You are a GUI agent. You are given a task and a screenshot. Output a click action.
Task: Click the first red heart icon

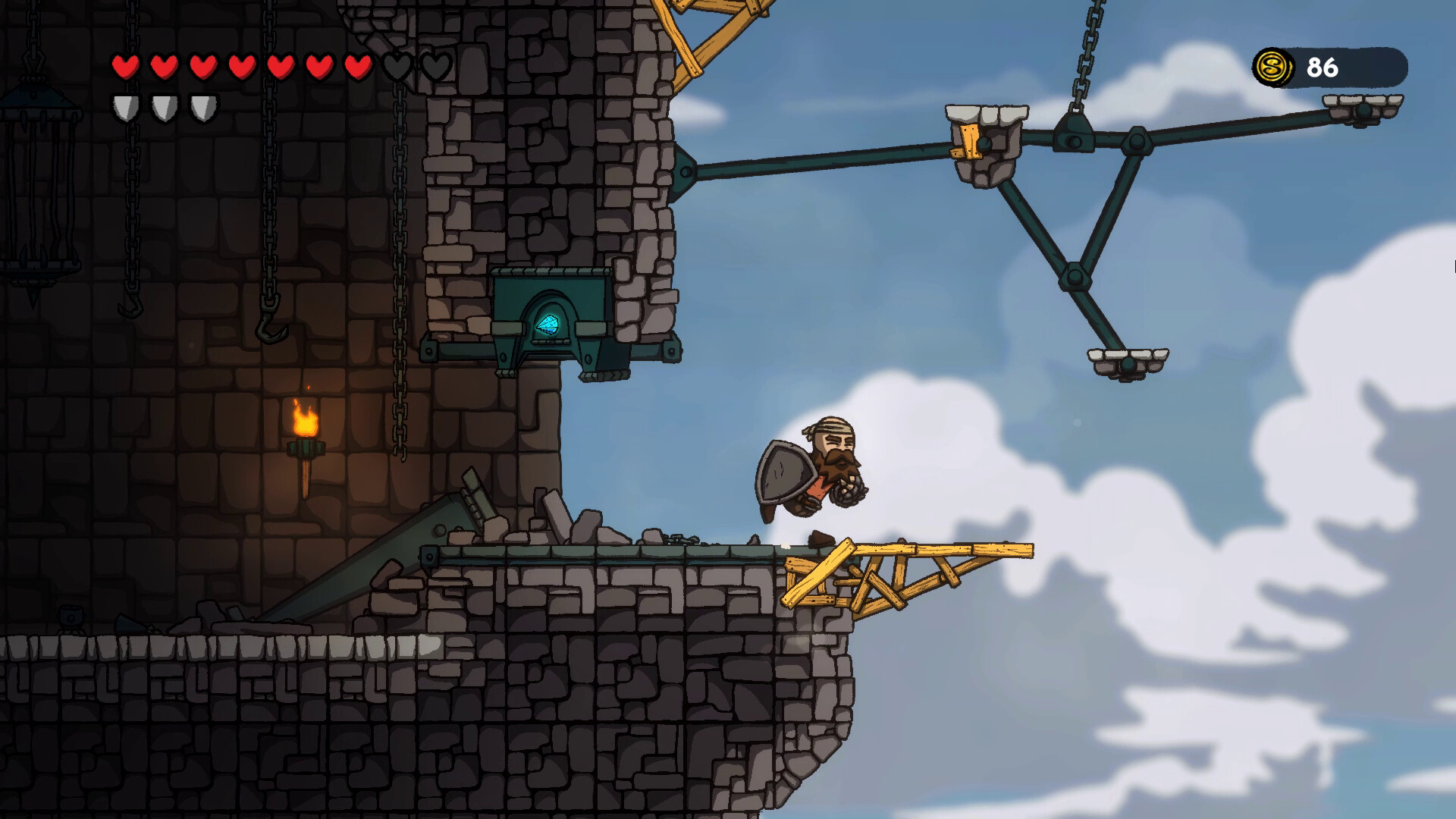(x=126, y=67)
